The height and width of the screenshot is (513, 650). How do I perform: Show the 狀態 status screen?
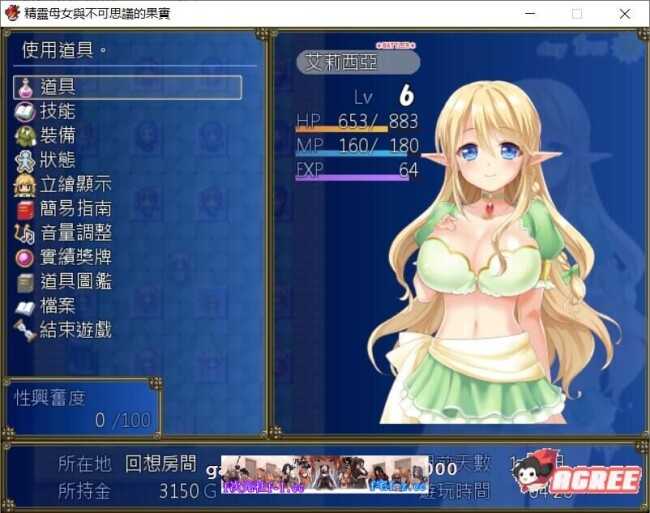pyautogui.click(x=58, y=160)
